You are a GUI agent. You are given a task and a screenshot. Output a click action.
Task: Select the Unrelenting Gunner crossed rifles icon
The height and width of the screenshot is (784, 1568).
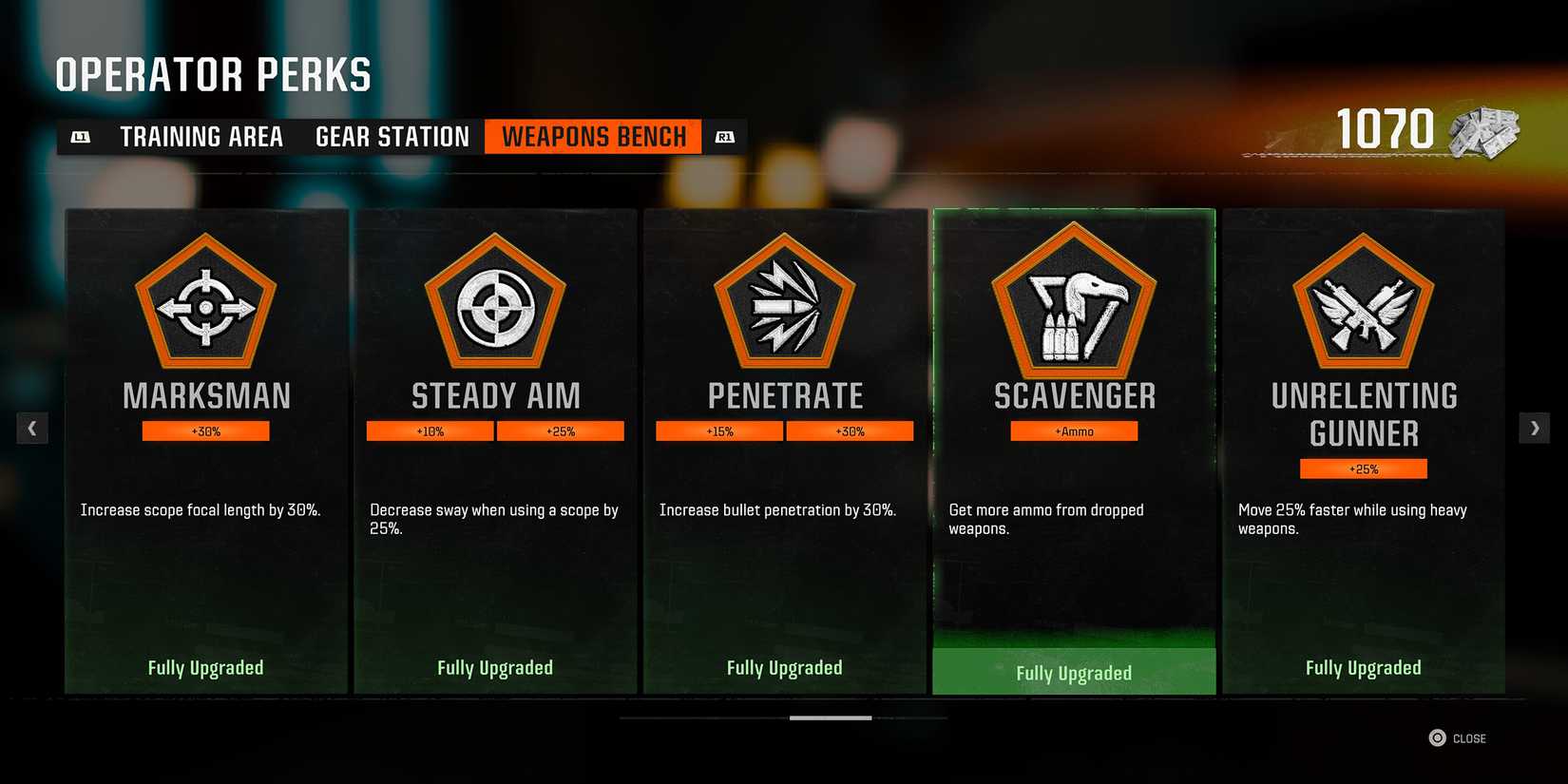pyautogui.click(x=1364, y=306)
